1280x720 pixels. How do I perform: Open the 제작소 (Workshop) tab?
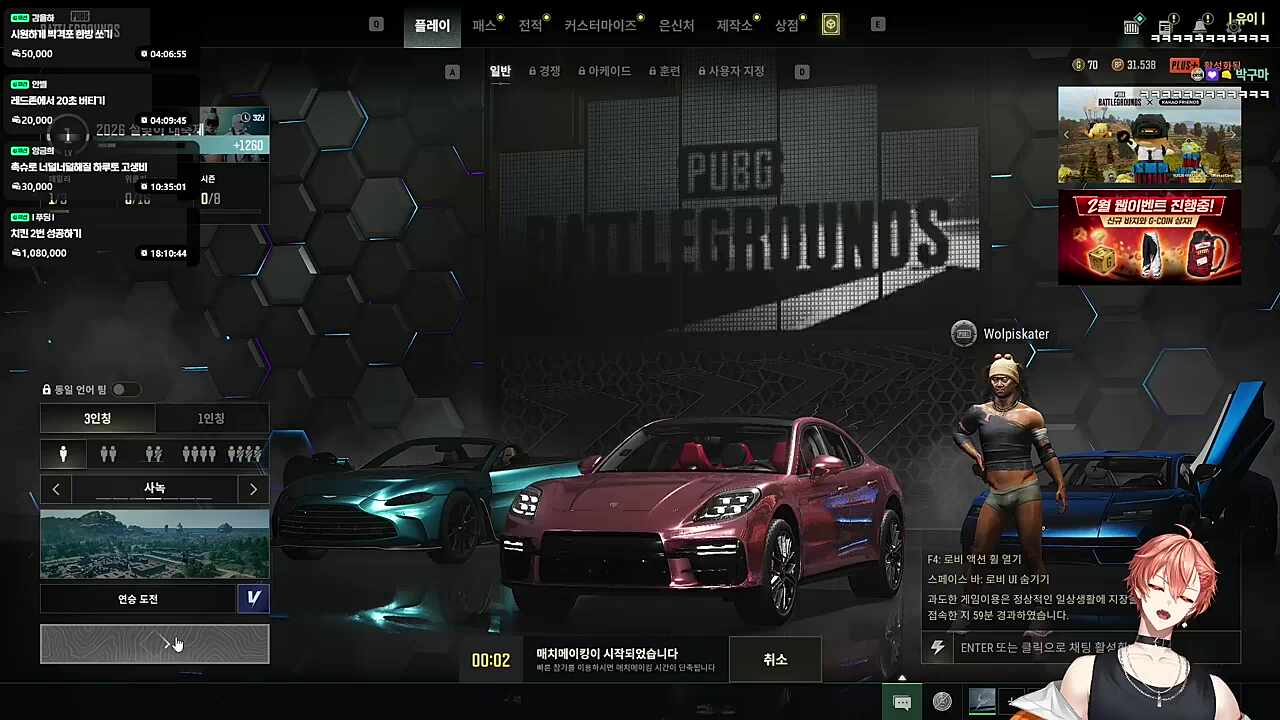coord(734,25)
